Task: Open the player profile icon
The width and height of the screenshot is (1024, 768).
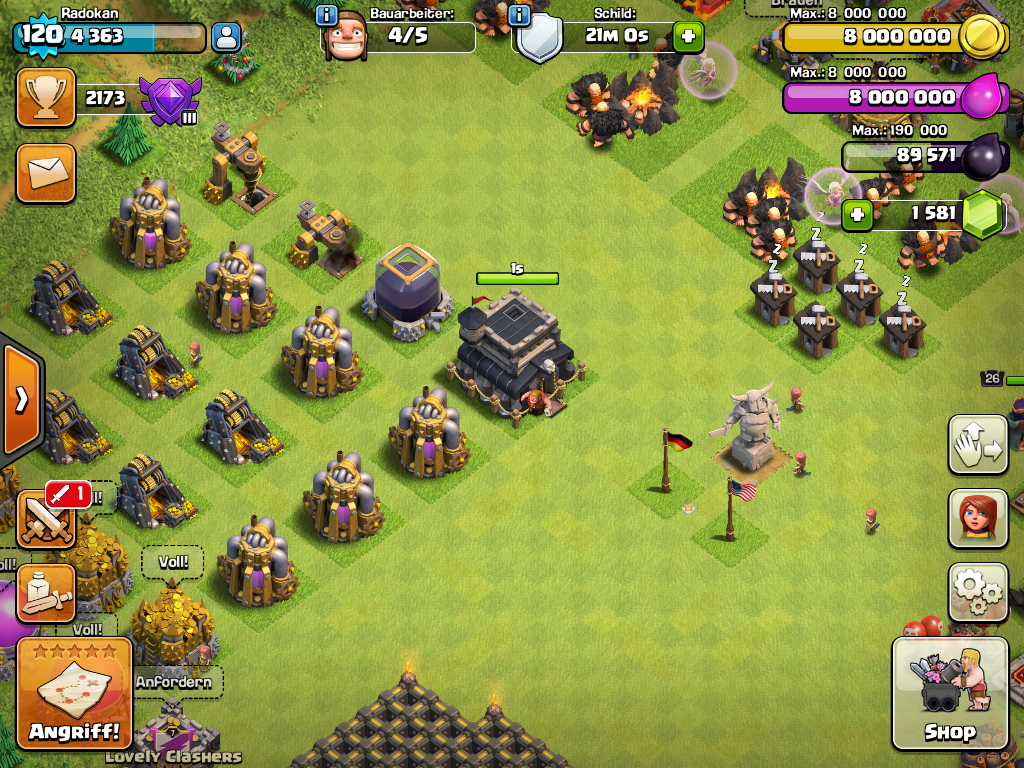Action: pos(227,38)
